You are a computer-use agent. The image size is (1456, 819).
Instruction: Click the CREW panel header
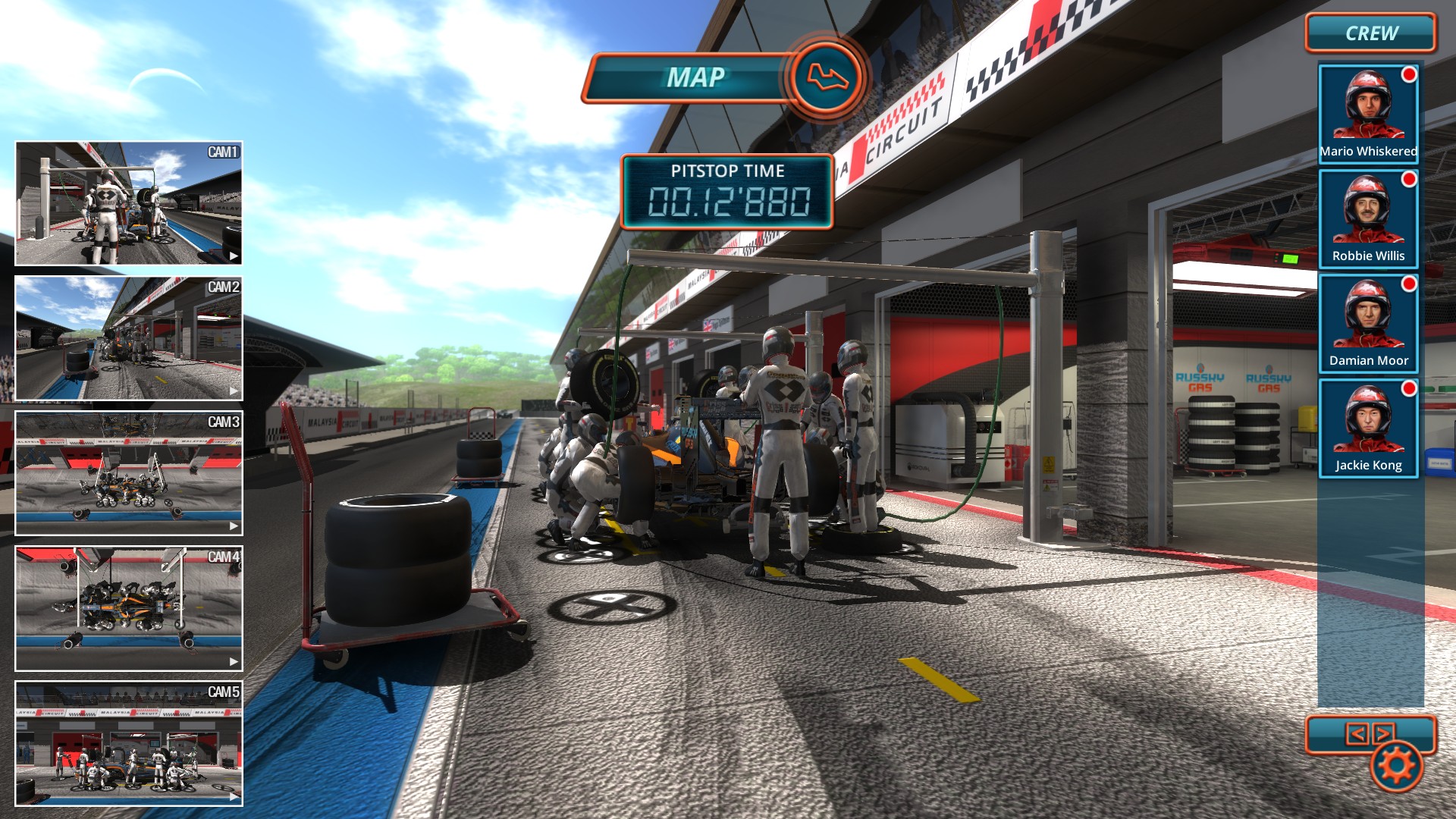click(x=1370, y=33)
